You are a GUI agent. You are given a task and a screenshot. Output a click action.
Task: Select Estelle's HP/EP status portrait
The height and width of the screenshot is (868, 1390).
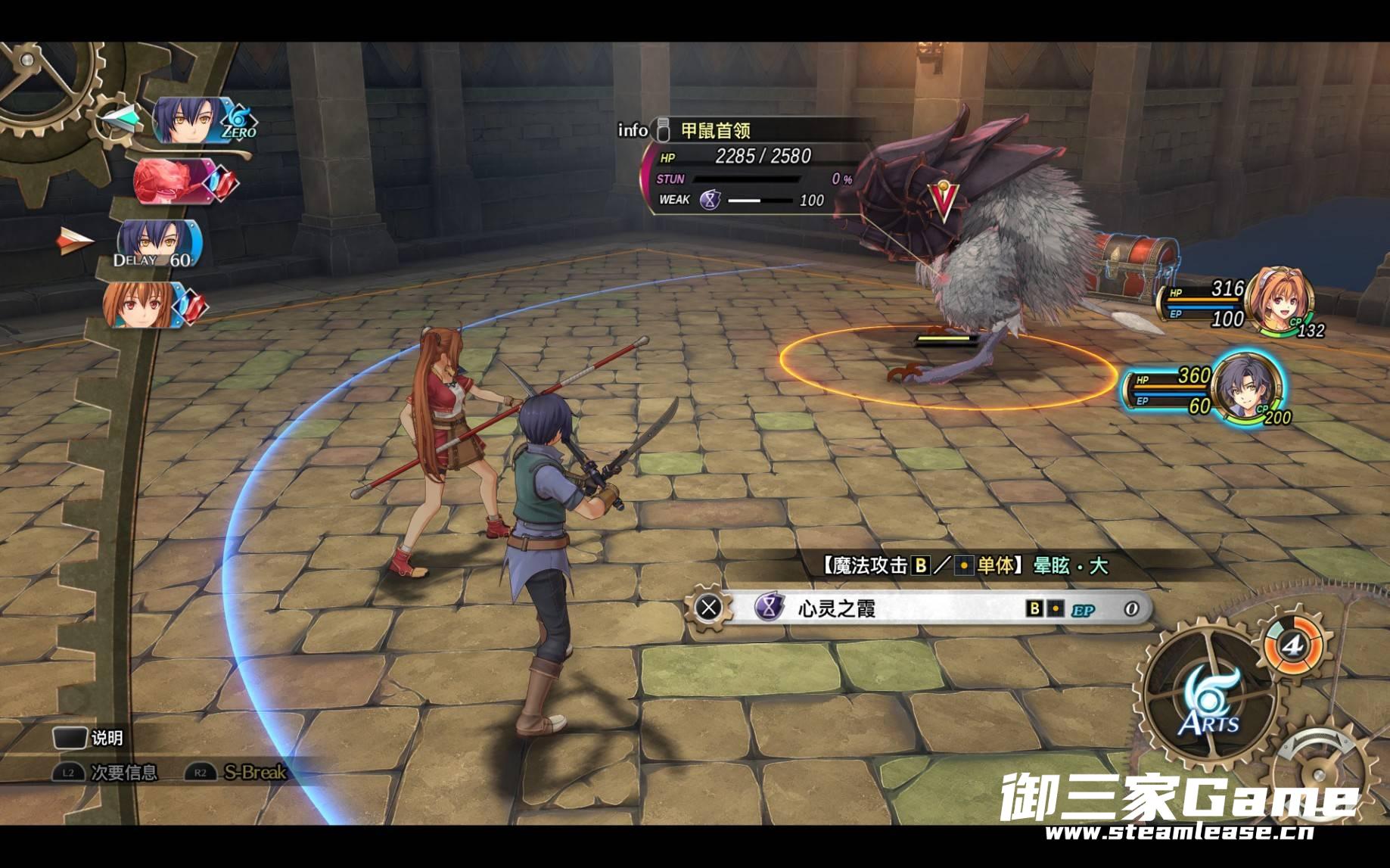1280,302
